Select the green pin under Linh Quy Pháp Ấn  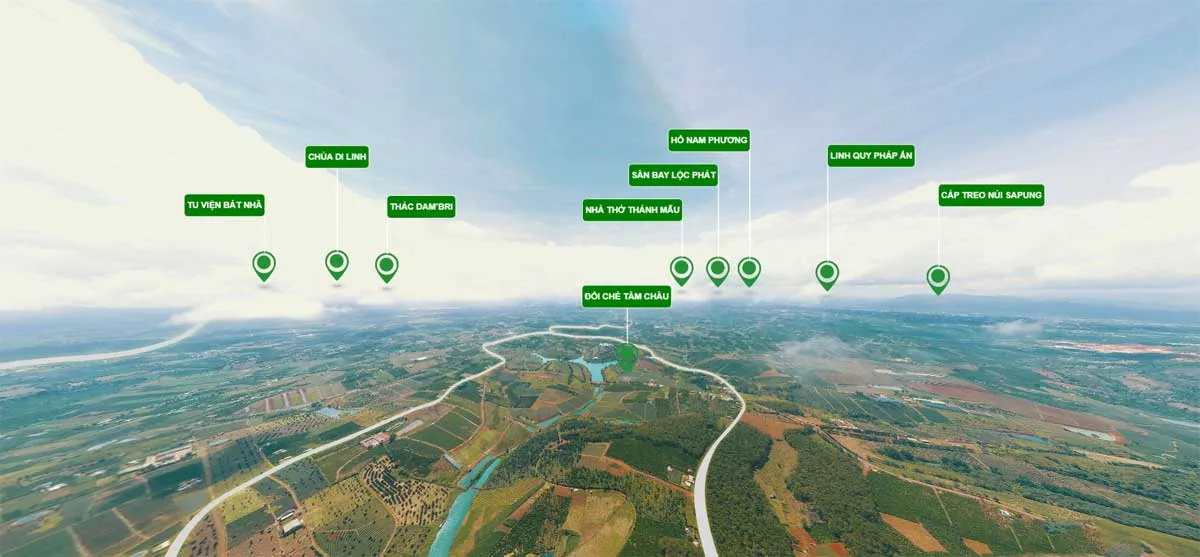click(x=827, y=273)
